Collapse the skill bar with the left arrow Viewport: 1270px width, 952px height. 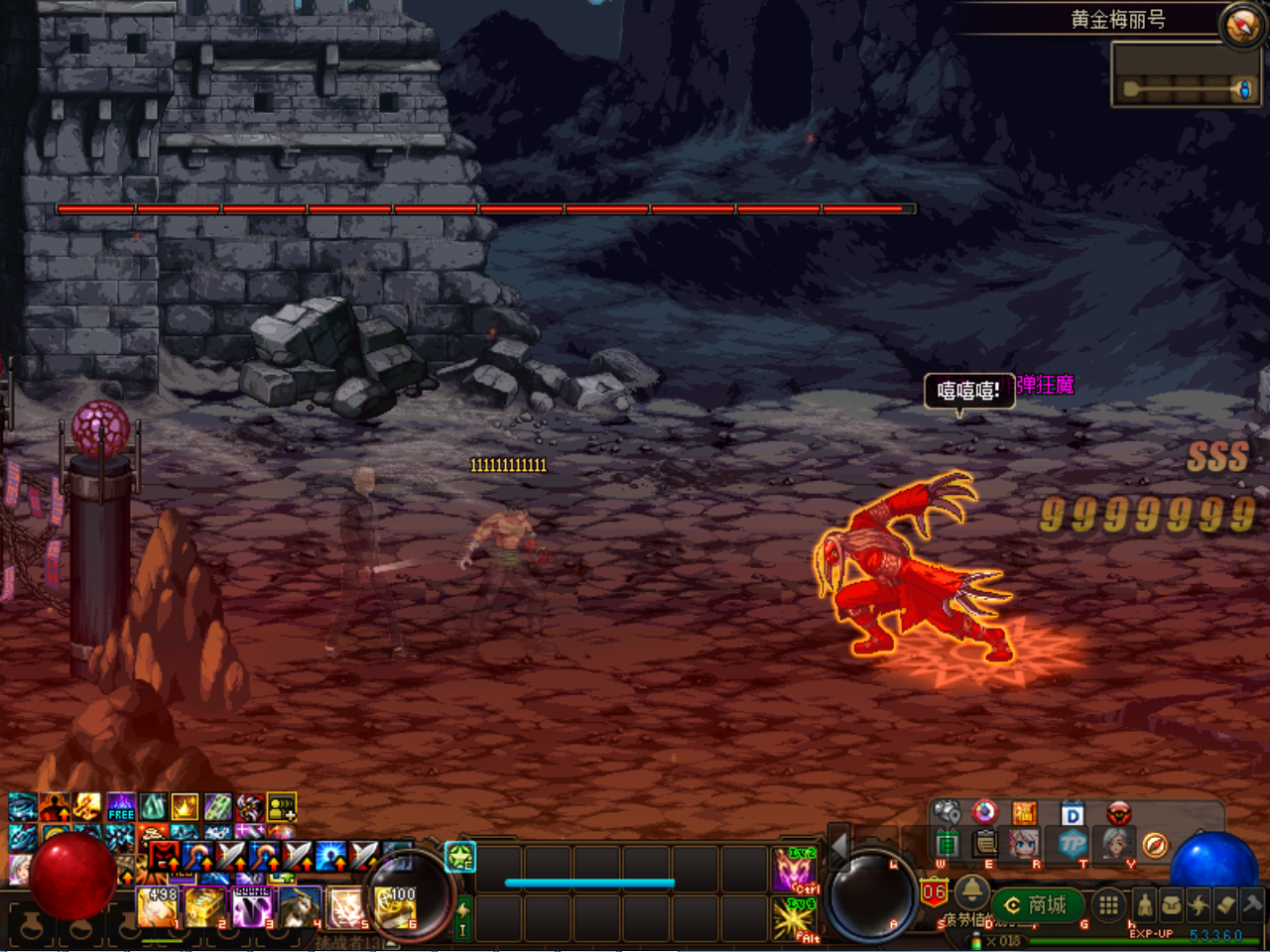coord(837,847)
